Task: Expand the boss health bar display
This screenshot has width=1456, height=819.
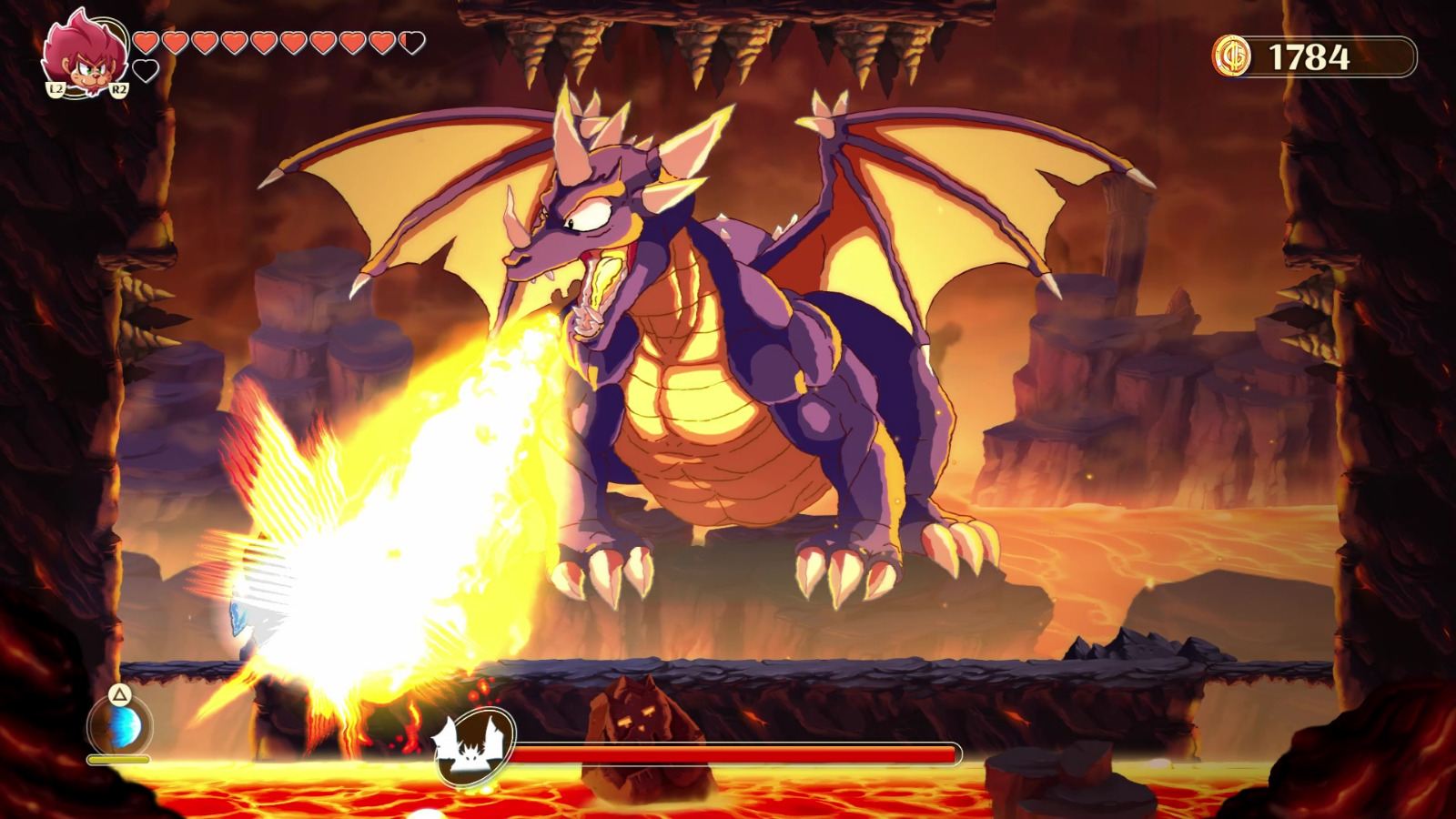Action: pyautogui.click(x=737, y=753)
